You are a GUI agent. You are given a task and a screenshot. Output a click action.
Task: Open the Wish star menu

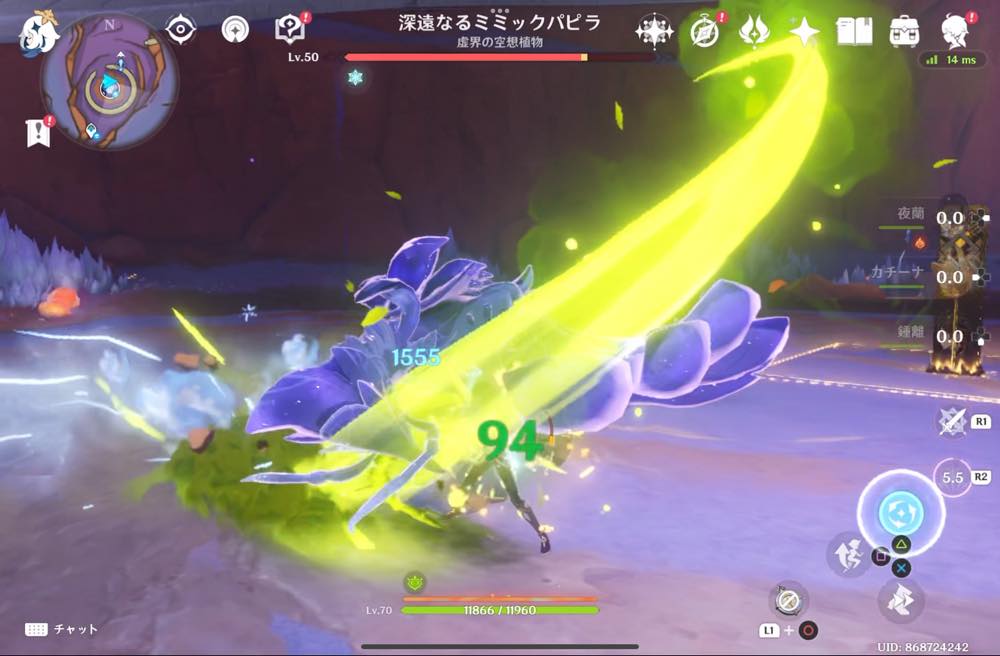coord(654,31)
